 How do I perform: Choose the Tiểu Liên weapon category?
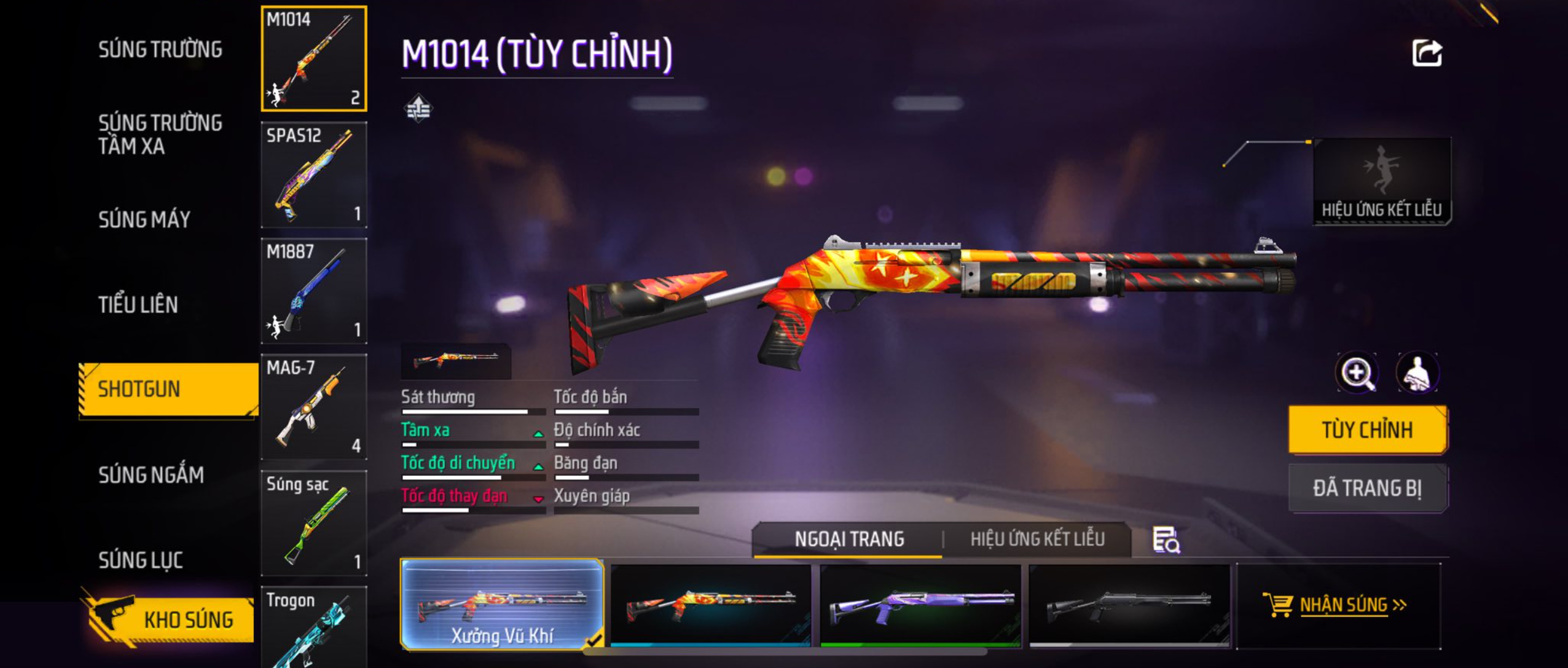138,304
